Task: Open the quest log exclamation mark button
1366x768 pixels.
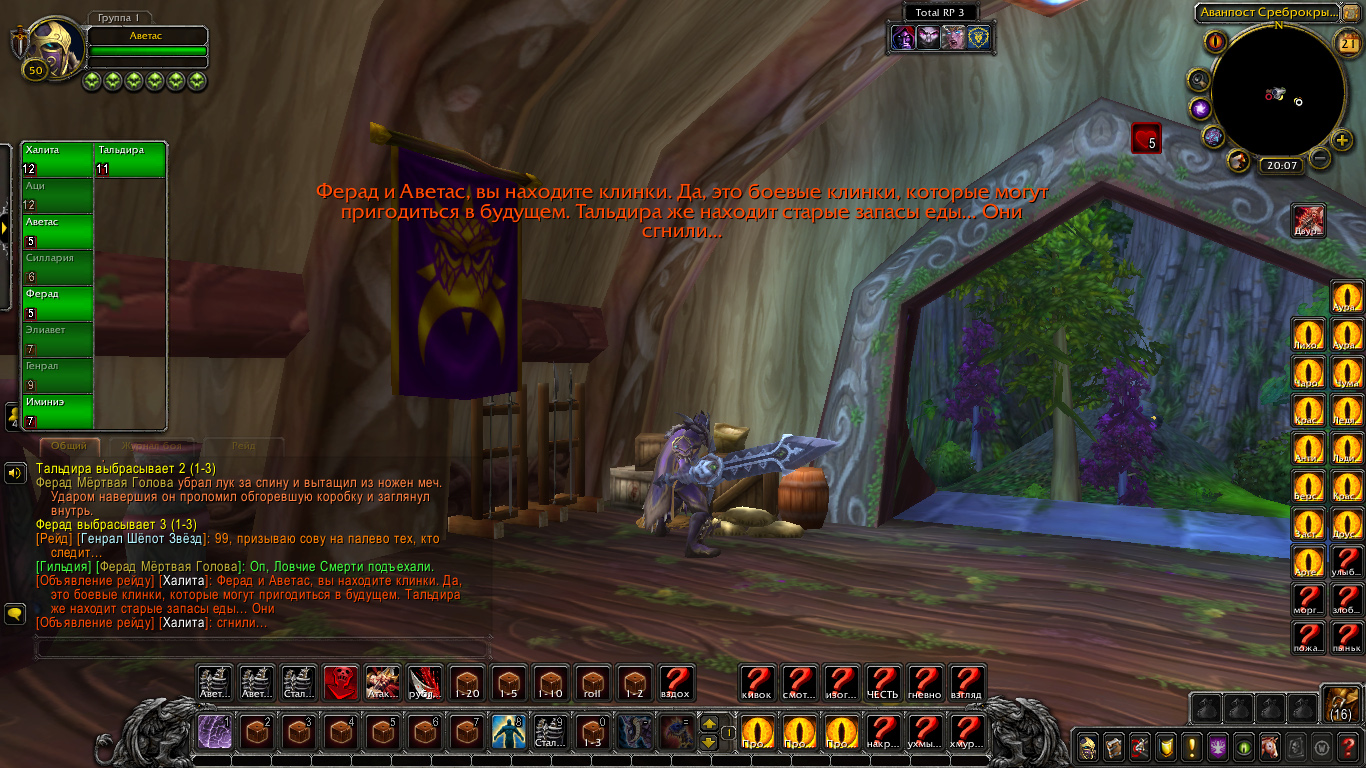Action: (x=1192, y=746)
